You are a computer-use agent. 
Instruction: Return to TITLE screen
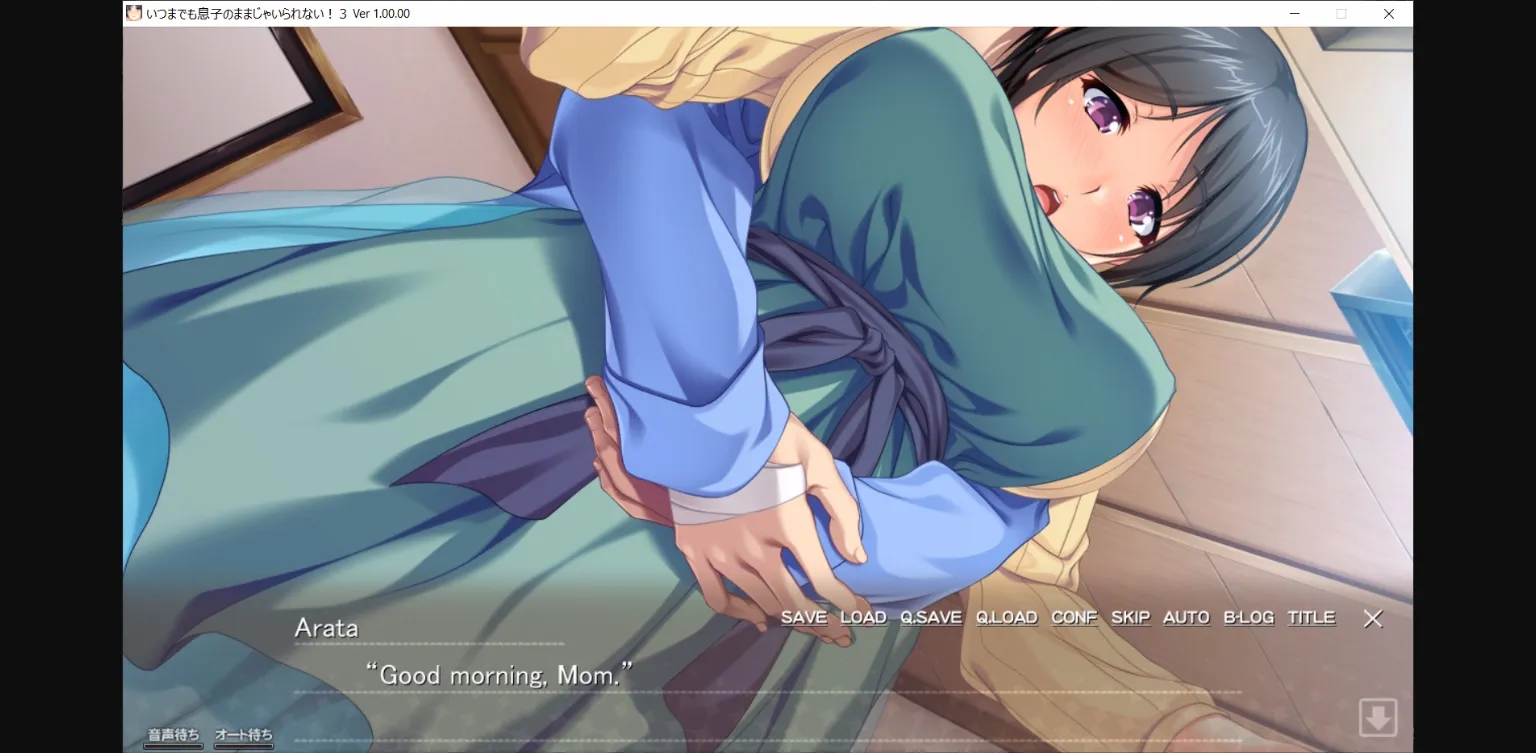1311,617
